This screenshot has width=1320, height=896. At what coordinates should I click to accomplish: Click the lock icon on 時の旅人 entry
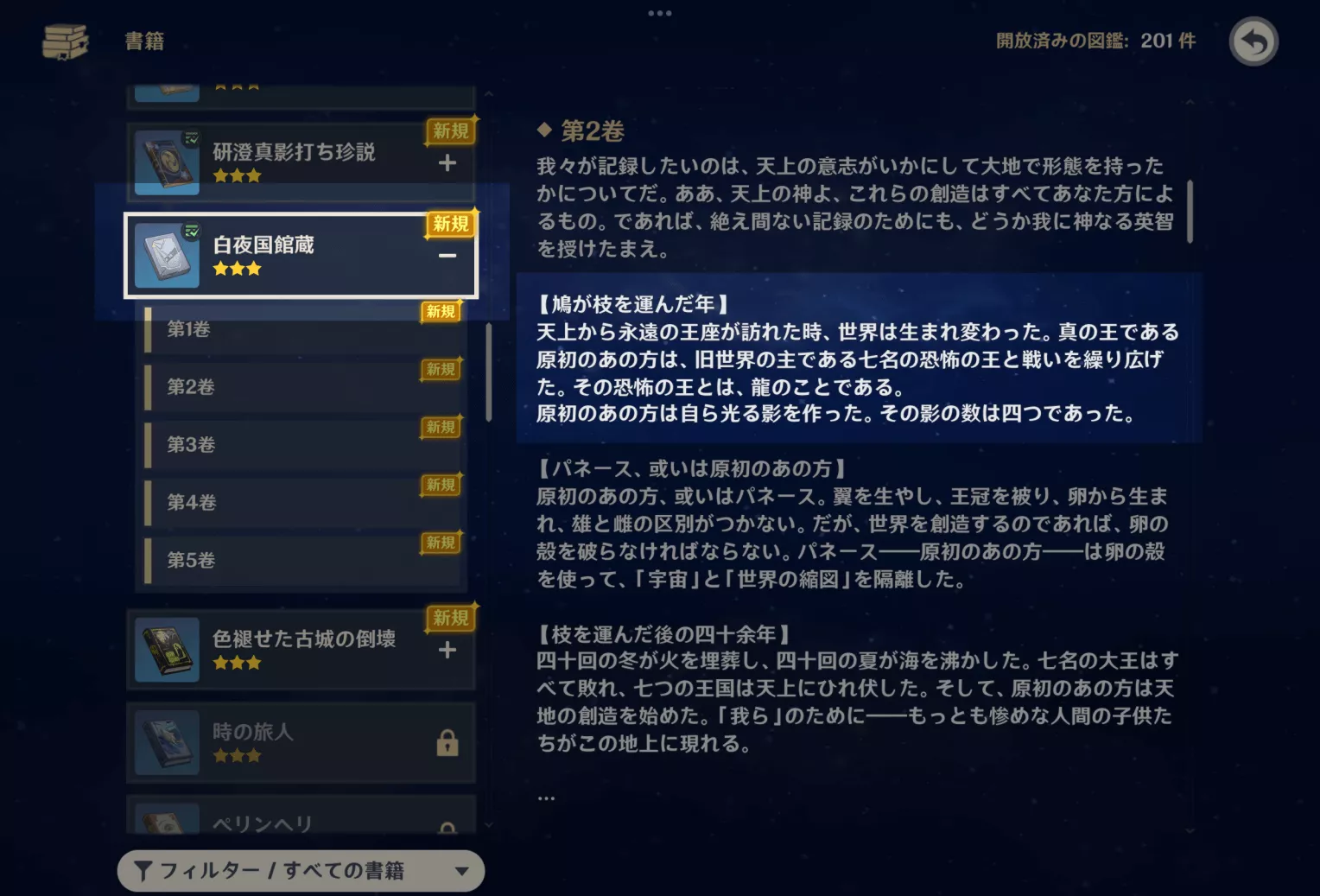[x=447, y=743]
